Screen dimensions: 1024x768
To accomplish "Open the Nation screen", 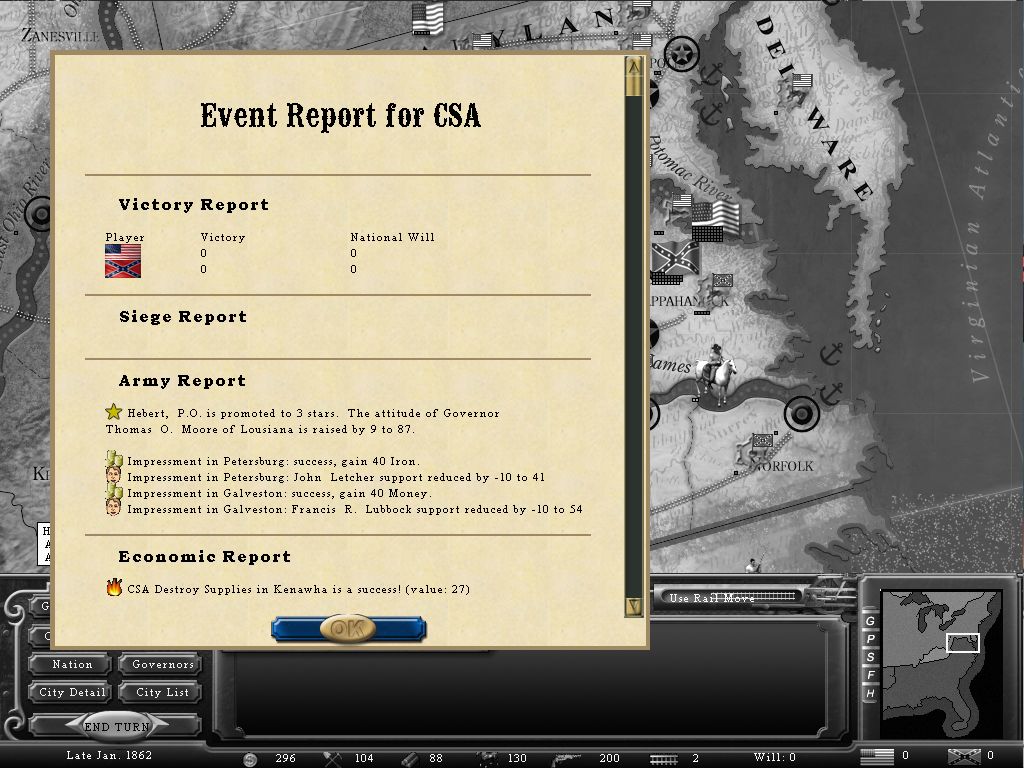I will coord(72,664).
